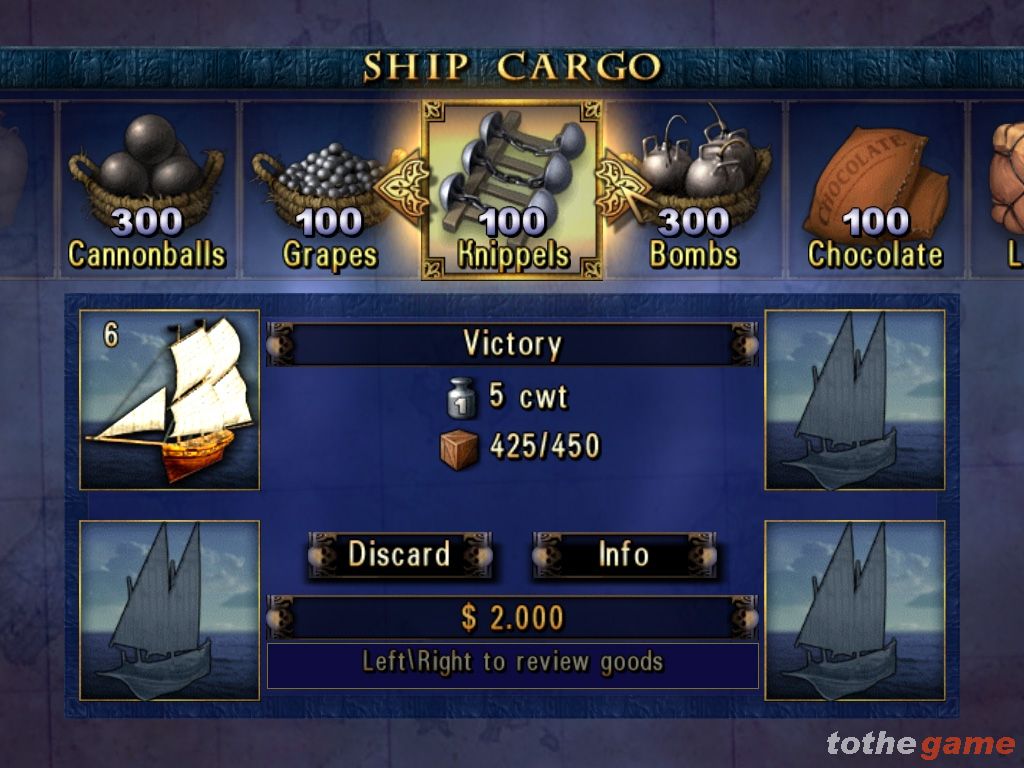Image resolution: width=1024 pixels, height=768 pixels.
Task: Select the Victory ship portrait
Action: point(169,400)
